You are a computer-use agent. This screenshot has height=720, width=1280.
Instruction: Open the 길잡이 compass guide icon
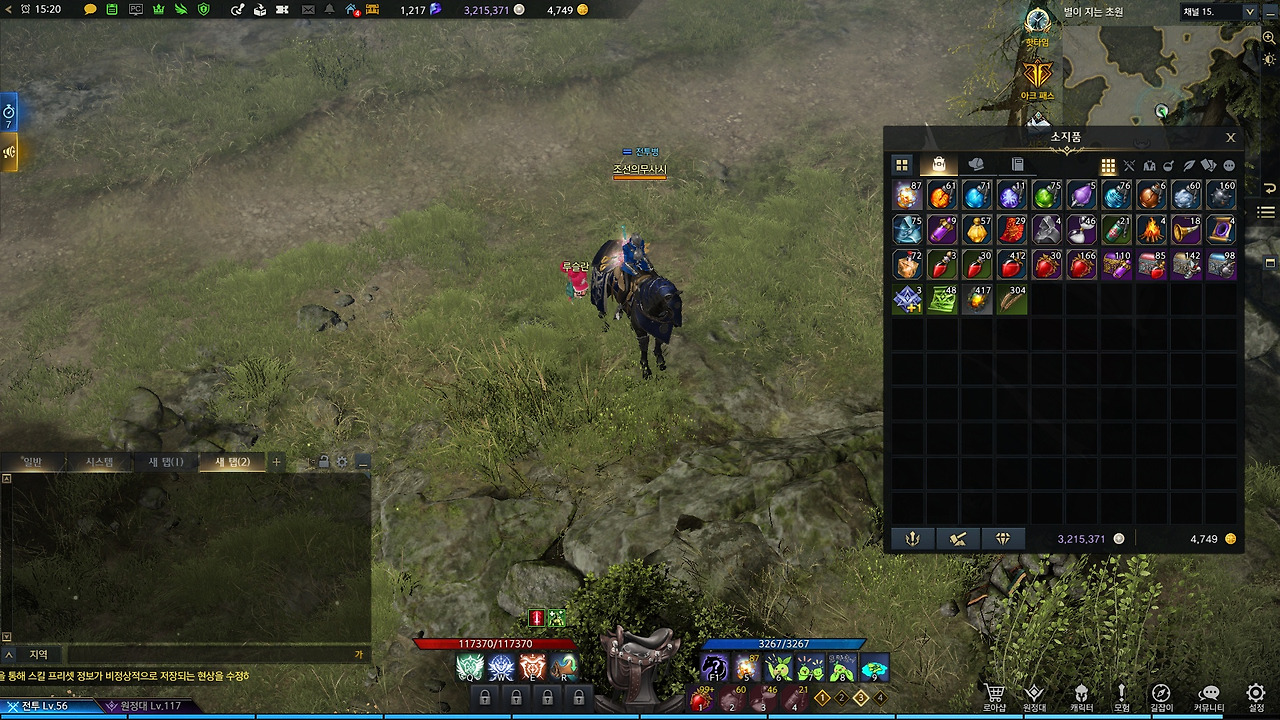1160,692
